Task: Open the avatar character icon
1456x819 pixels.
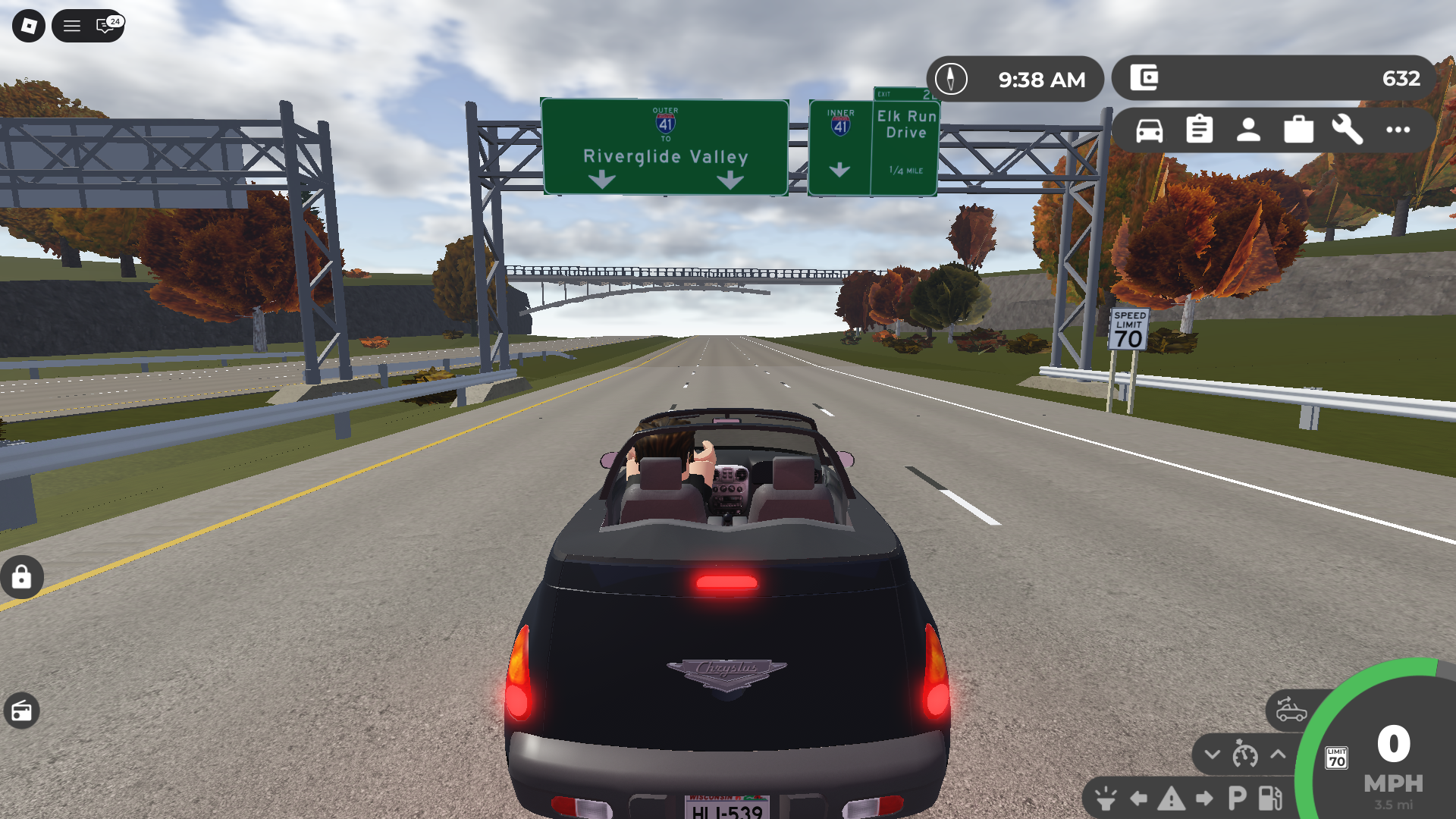Action: (1250, 130)
